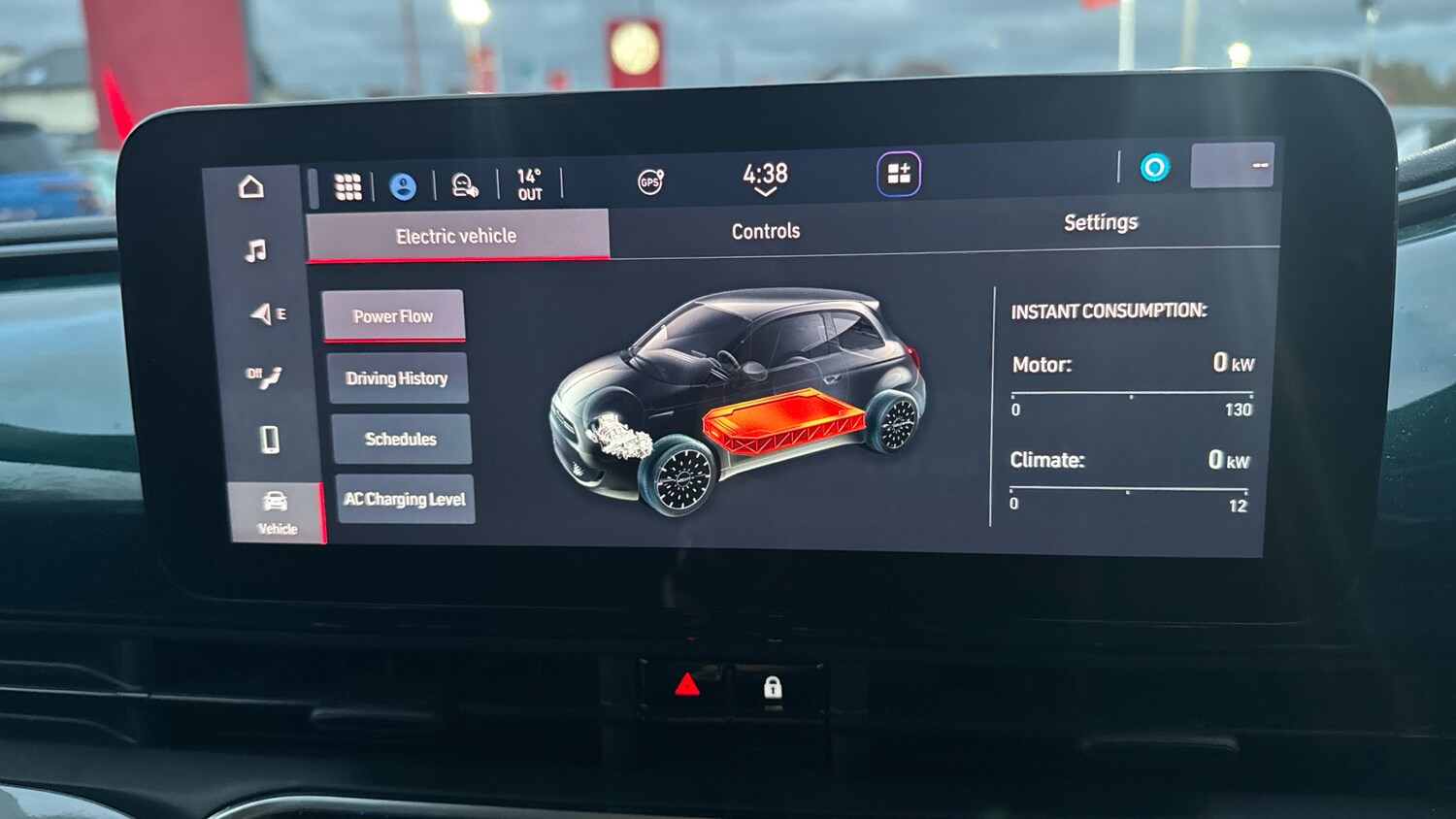Image resolution: width=1456 pixels, height=819 pixels.
Task: Open the apps grid icon
Action: (x=347, y=186)
